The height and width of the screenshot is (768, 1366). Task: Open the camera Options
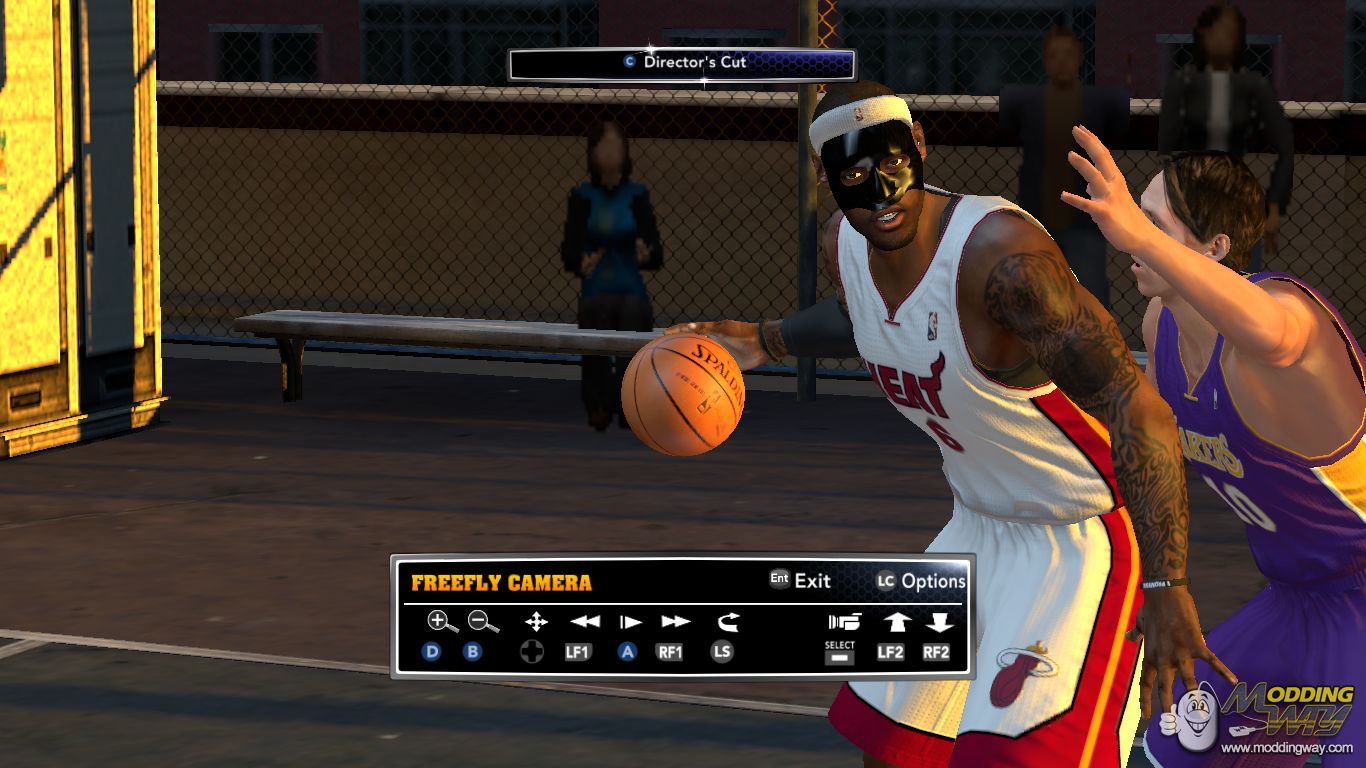(921, 581)
